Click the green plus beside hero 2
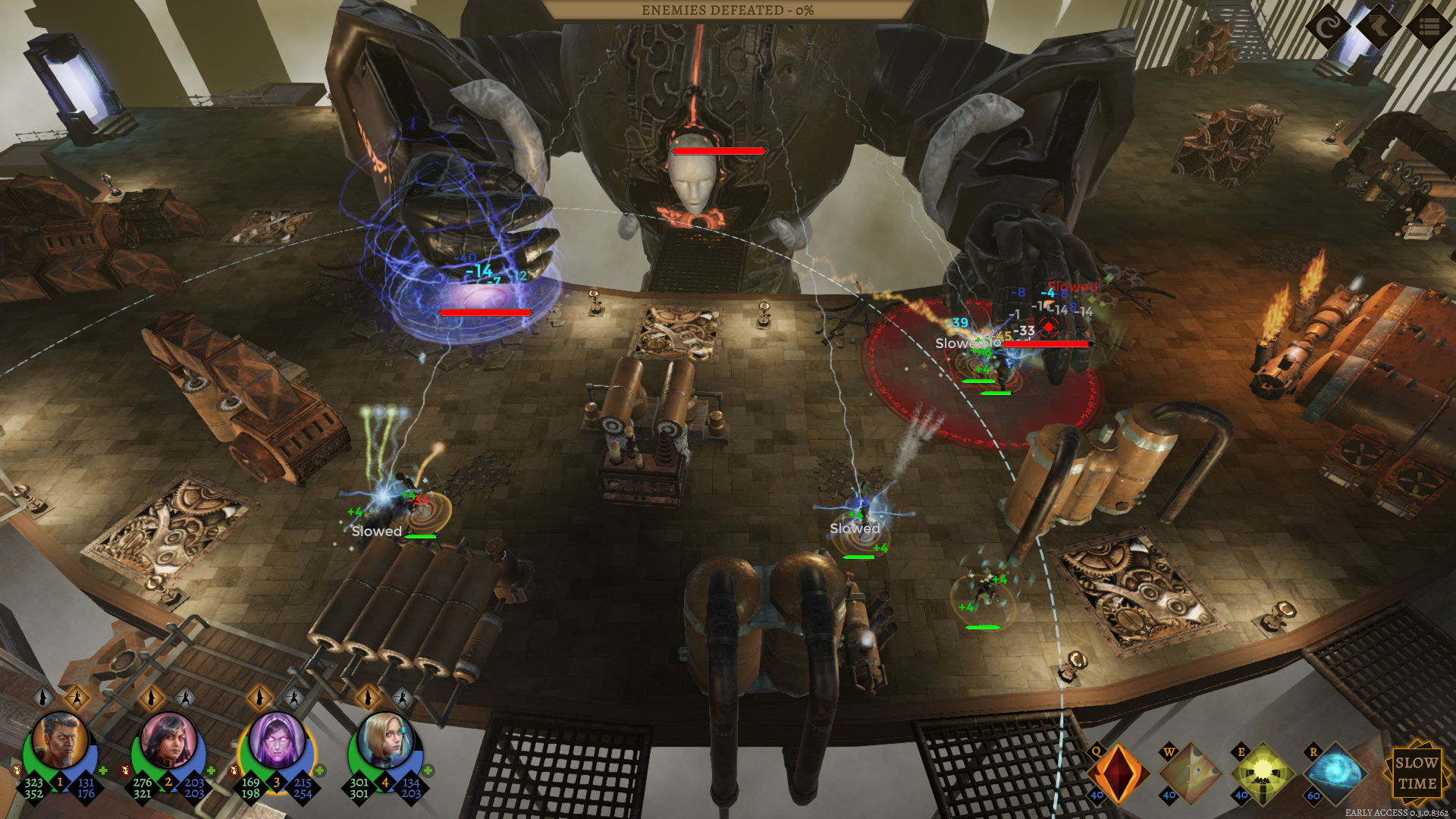Viewport: 1456px width, 819px height. (x=211, y=771)
